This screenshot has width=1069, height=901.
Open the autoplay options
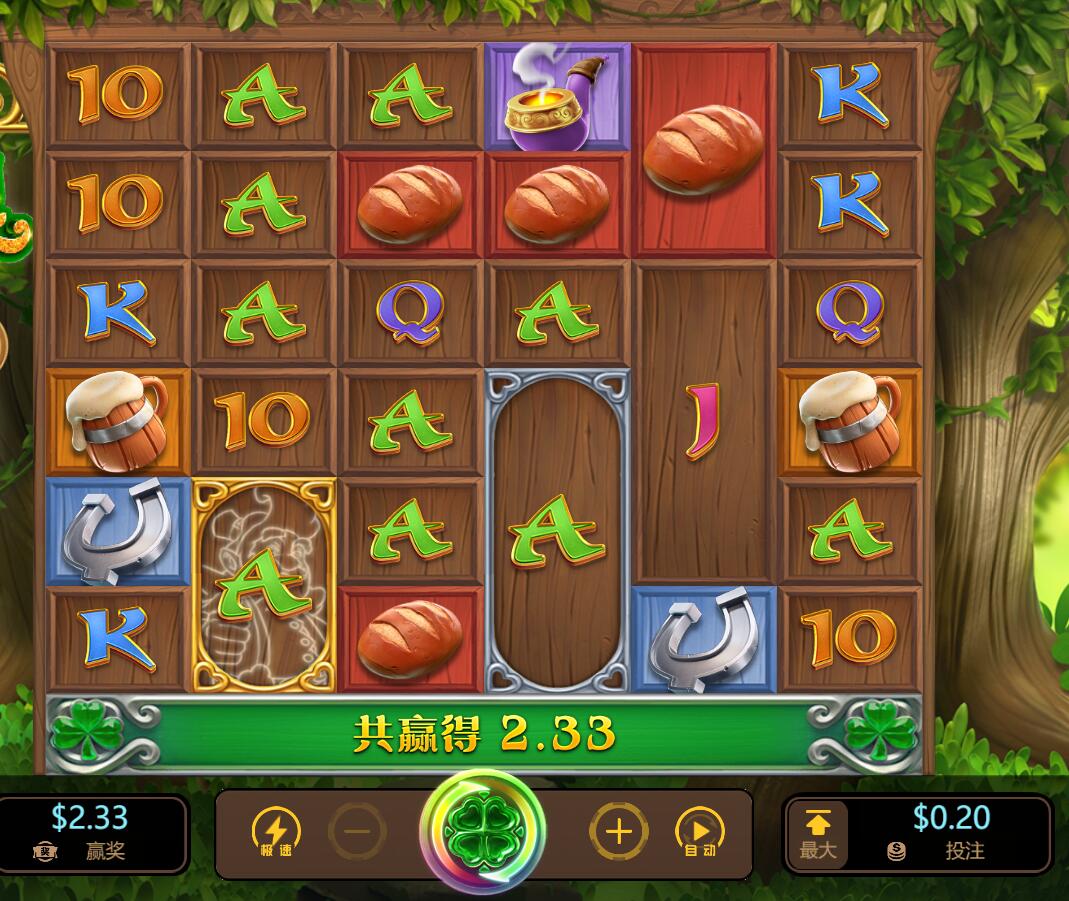pyautogui.click(x=700, y=832)
